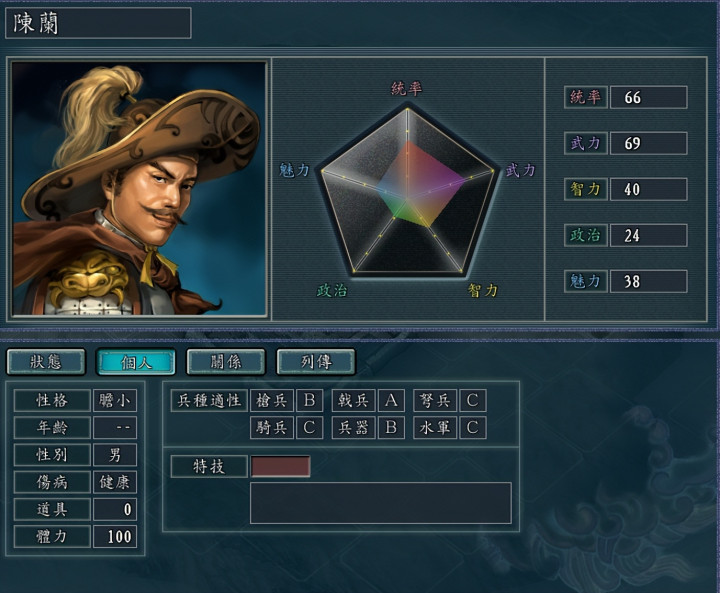The width and height of the screenshot is (720, 593).
Task: Open the 狀態 status tab
Action: click(x=46, y=361)
